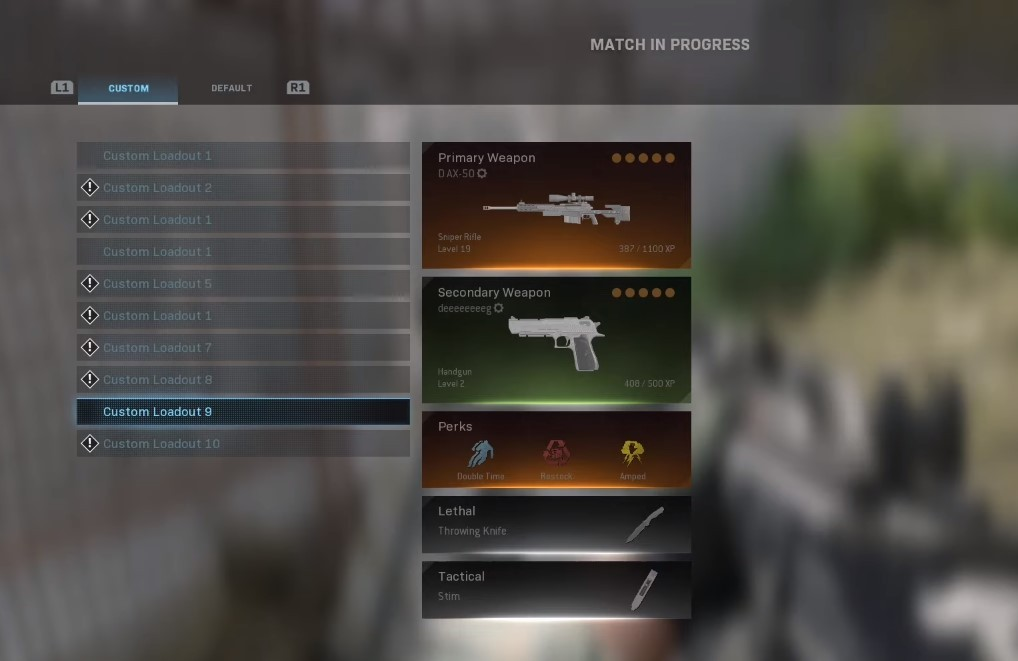Choose Custom Loadout 8
The image size is (1018, 661).
243,380
